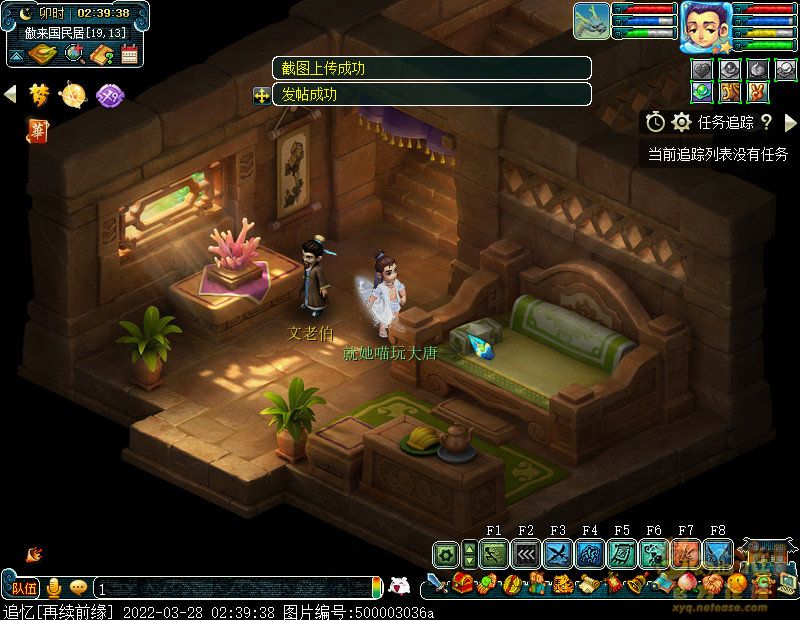Click the quest tracker question mark help

pos(766,122)
